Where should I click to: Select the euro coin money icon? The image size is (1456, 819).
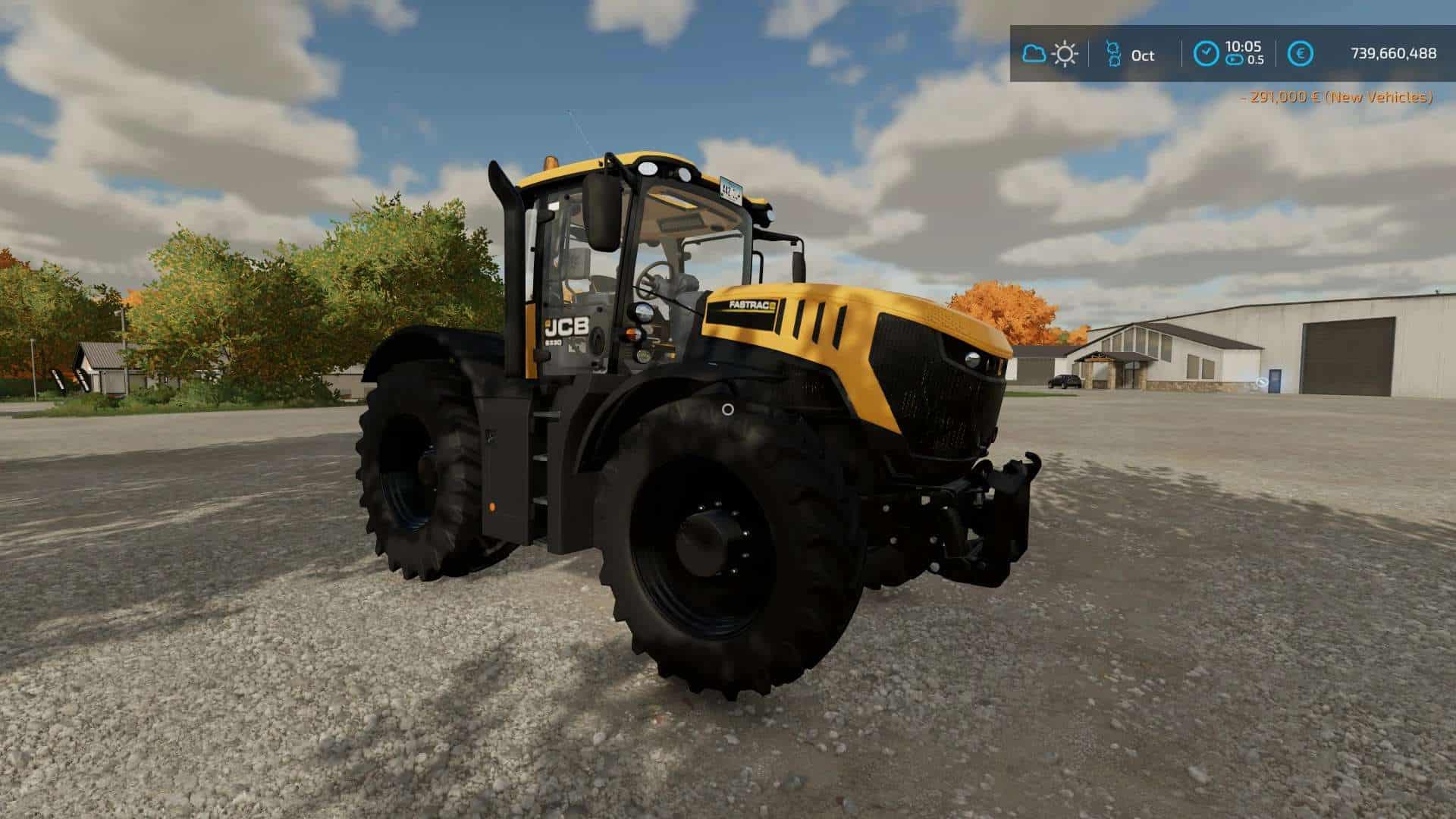pyautogui.click(x=1301, y=54)
